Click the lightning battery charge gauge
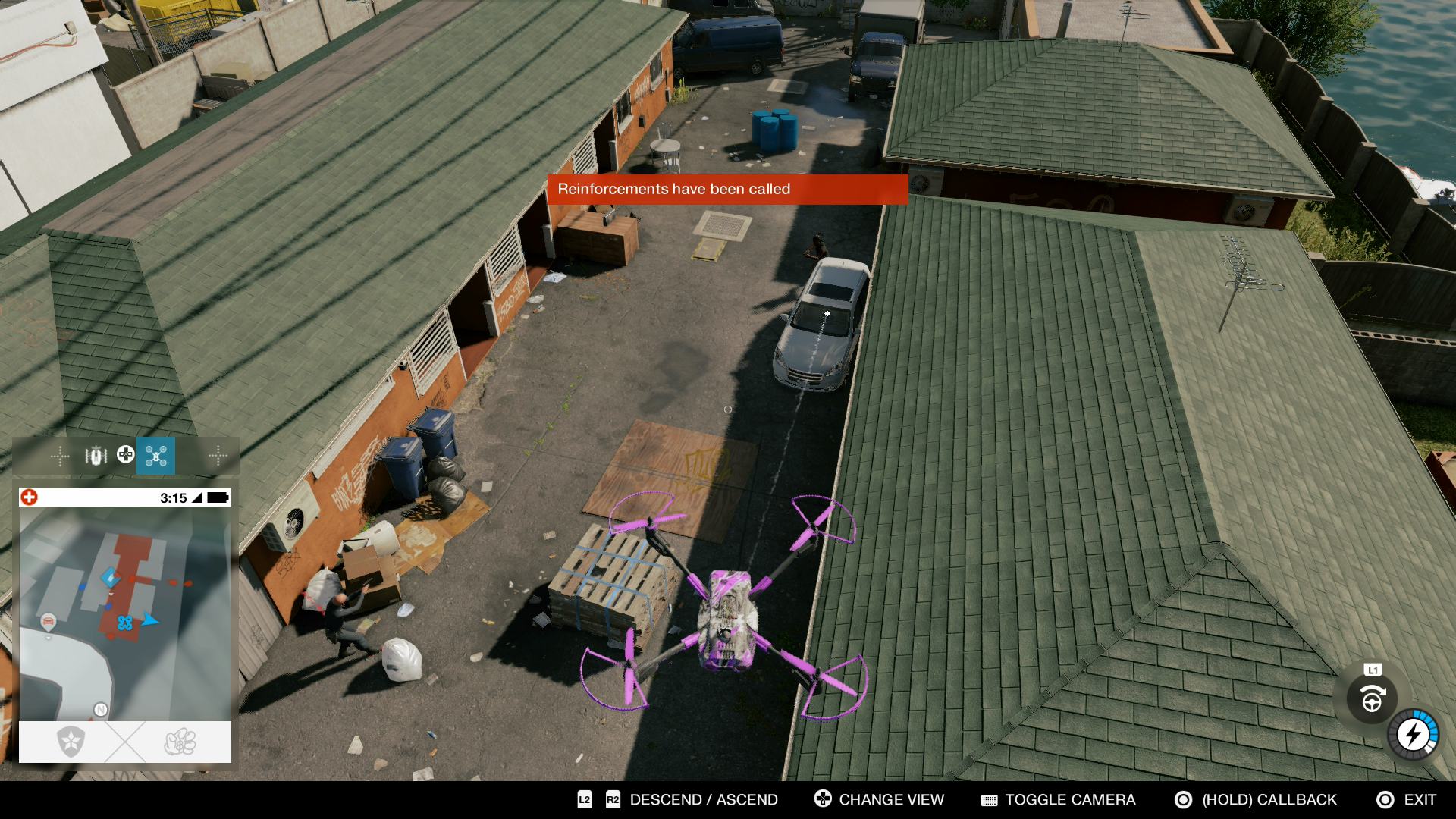This screenshot has width=1456, height=819. [x=1412, y=734]
